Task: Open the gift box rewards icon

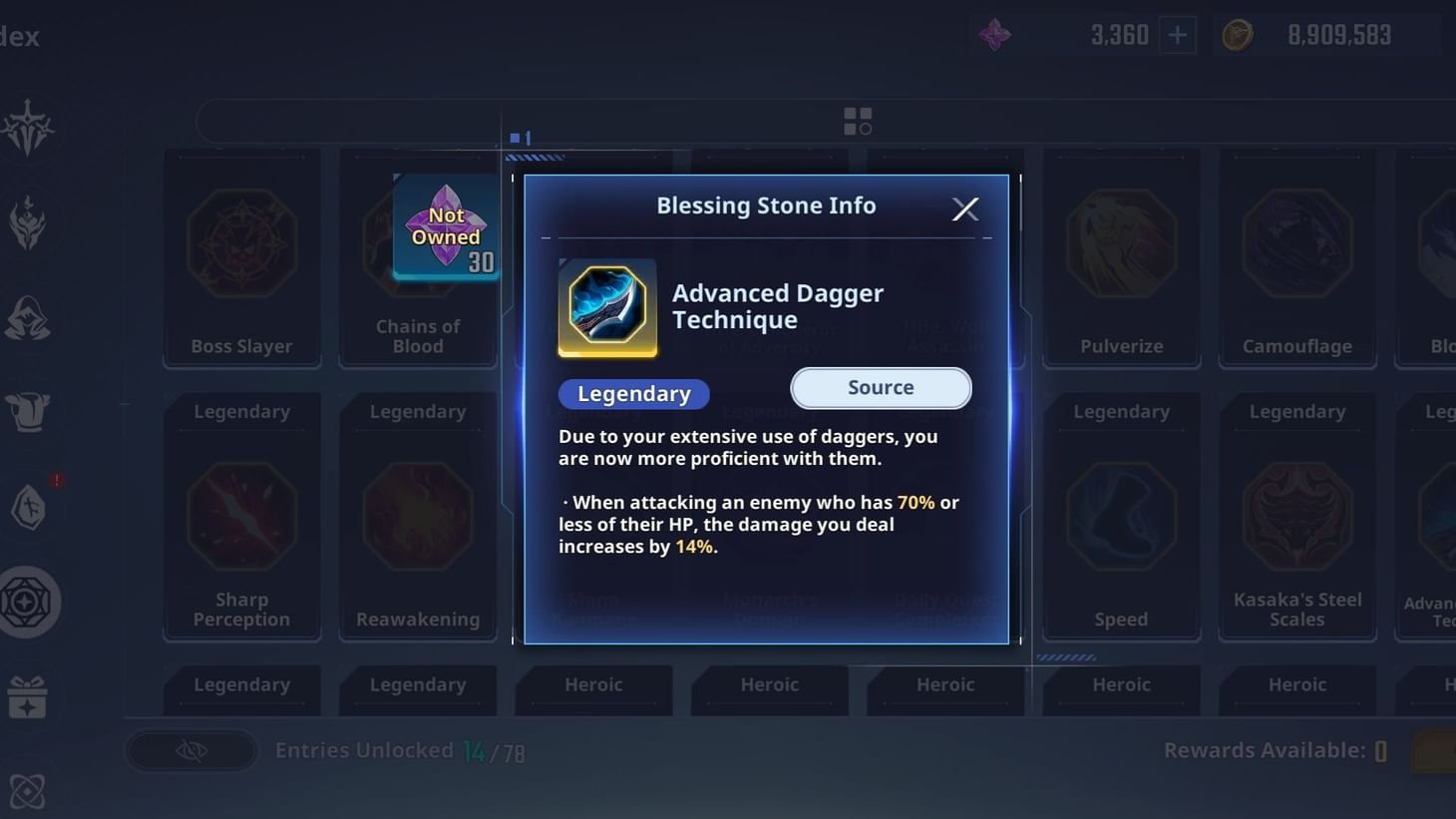Action: click(x=30, y=697)
